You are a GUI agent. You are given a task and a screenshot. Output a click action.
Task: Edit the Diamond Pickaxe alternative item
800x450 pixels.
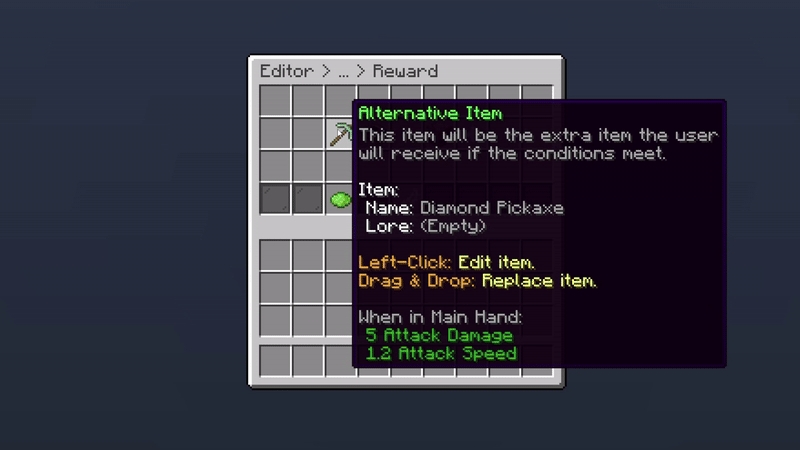pos(340,134)
